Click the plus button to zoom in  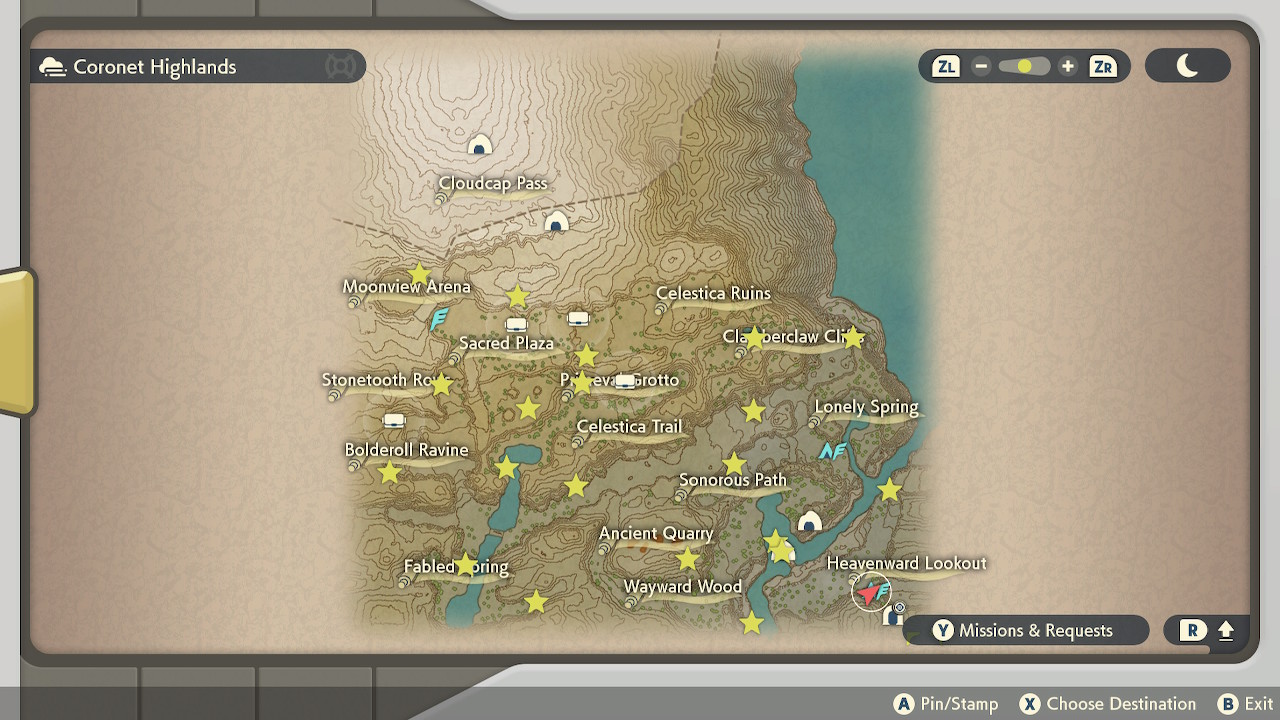click(1067, 66)
